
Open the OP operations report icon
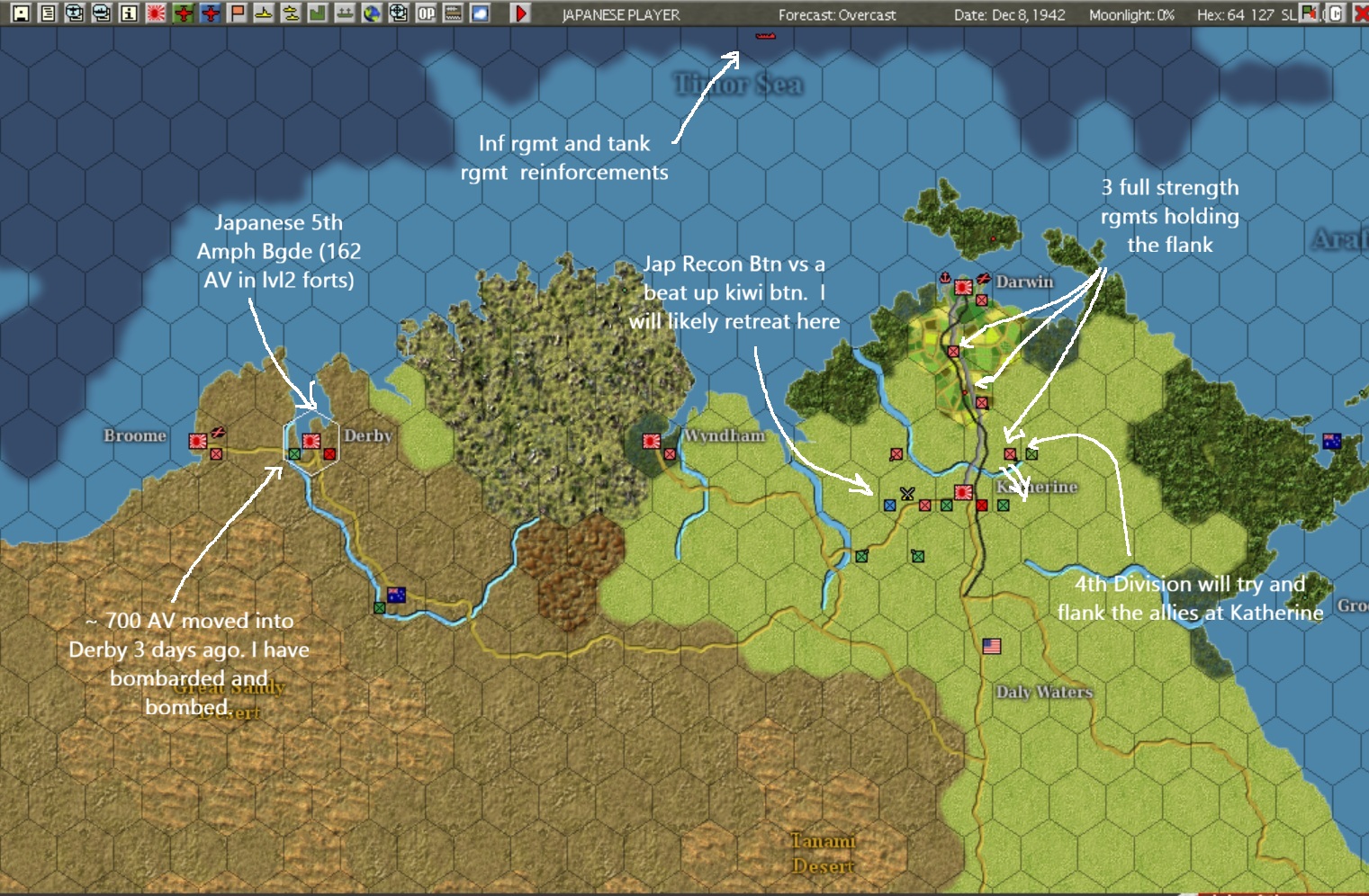pyautogui.click(x=425, y=14)
